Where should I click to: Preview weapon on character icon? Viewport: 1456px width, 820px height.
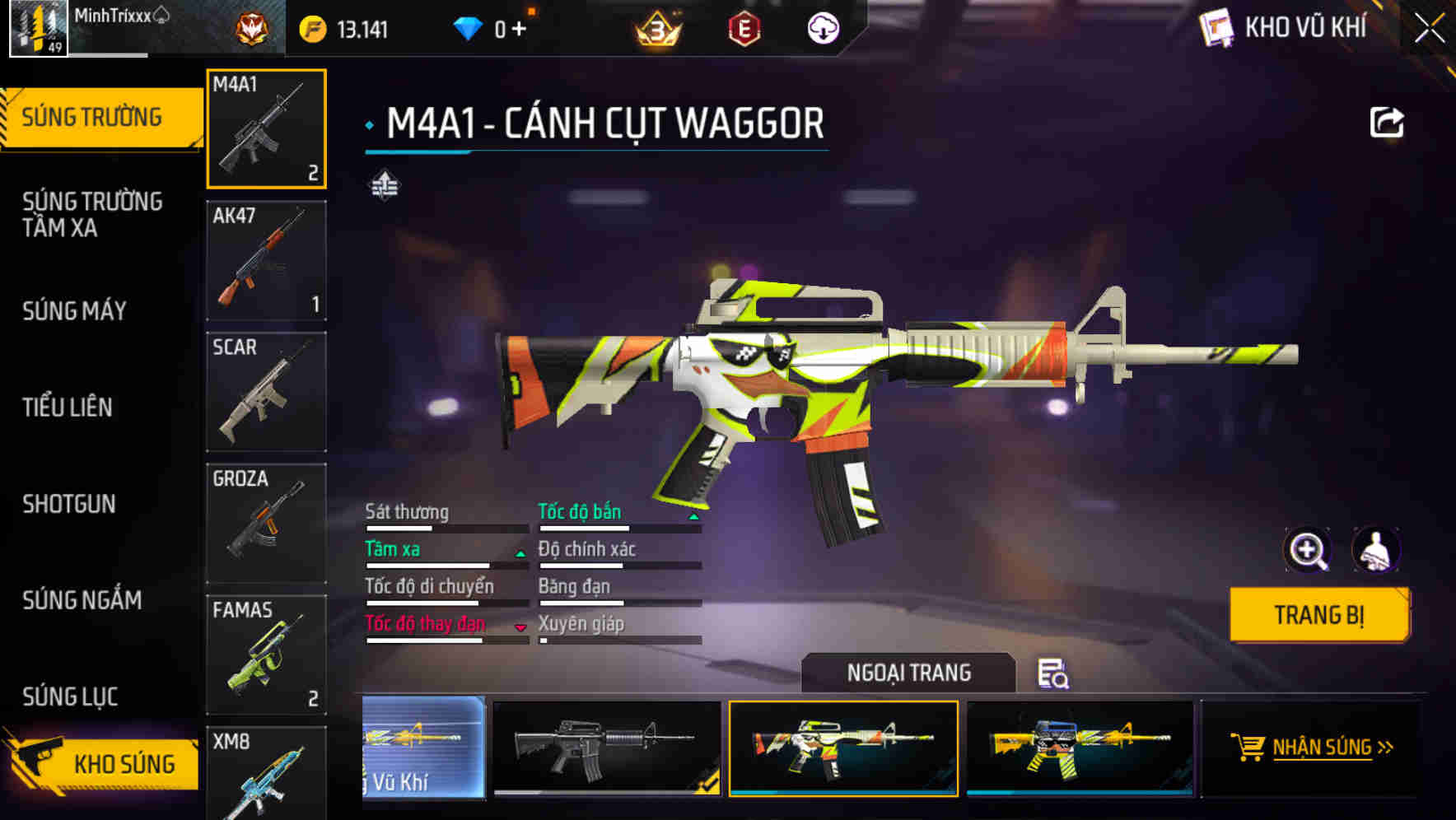(1375, 550)
